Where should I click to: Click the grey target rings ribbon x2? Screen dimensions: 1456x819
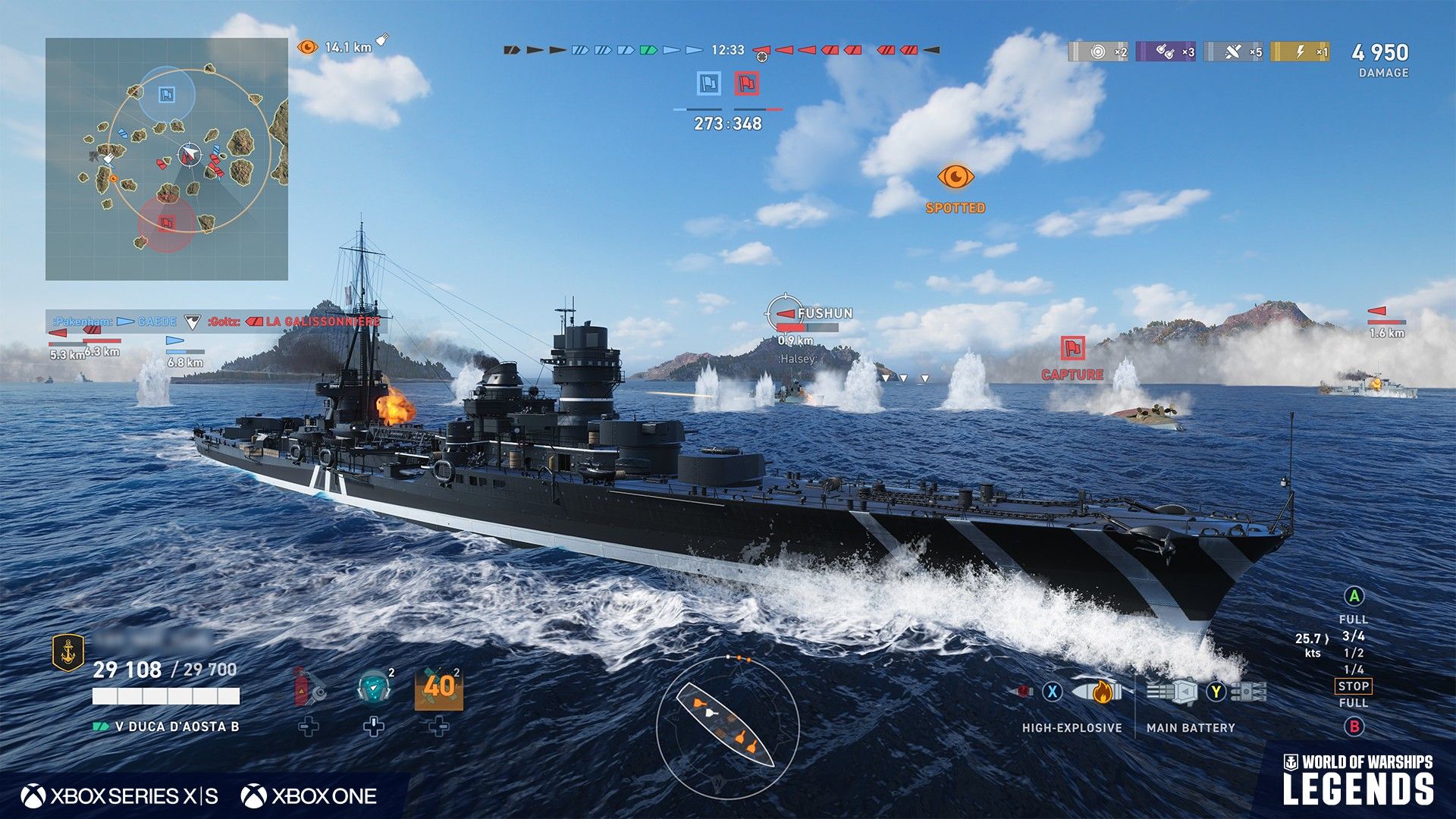tap(1097, 52)
